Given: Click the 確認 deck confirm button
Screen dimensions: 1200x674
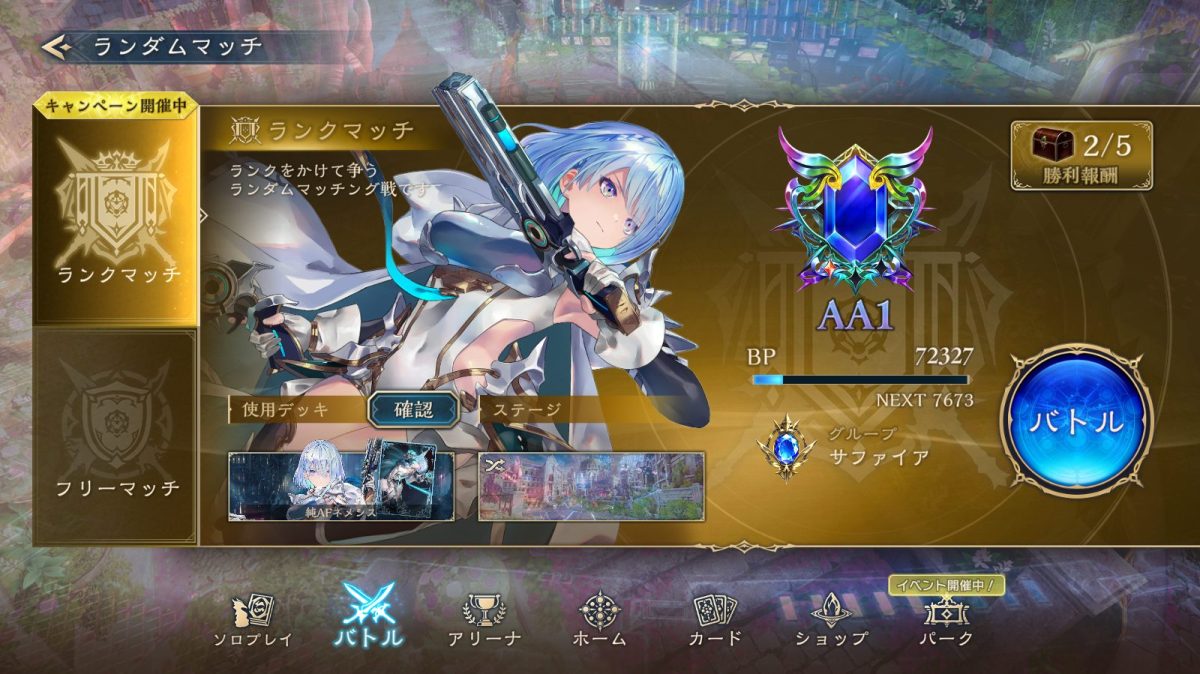Looking at the screenshot, I should click(x=414, y=408).
